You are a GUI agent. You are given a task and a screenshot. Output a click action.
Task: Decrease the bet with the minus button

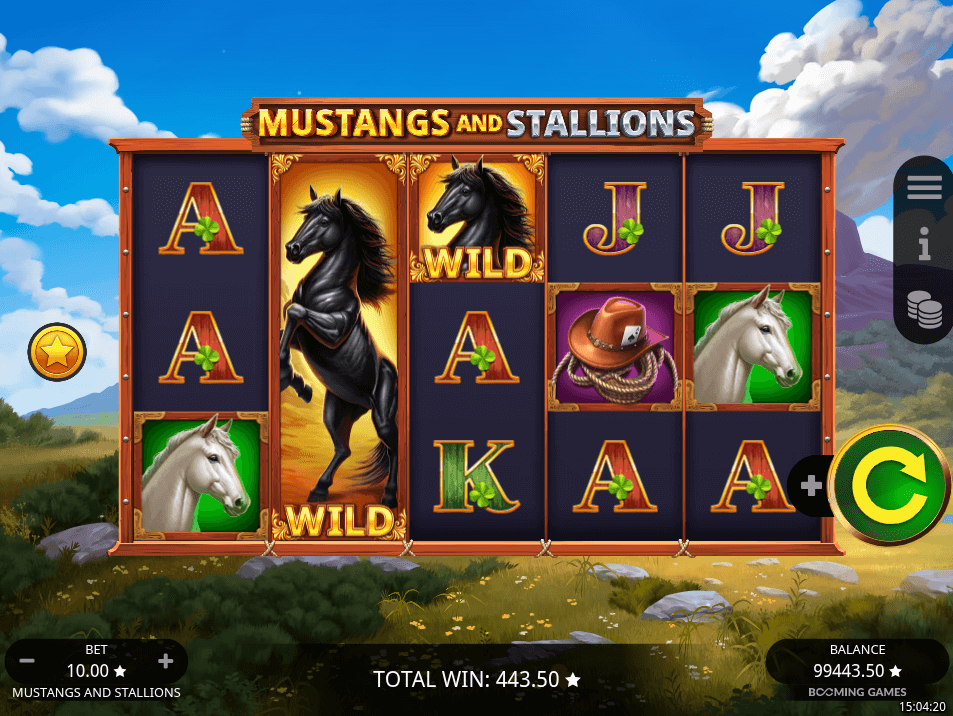28,662
